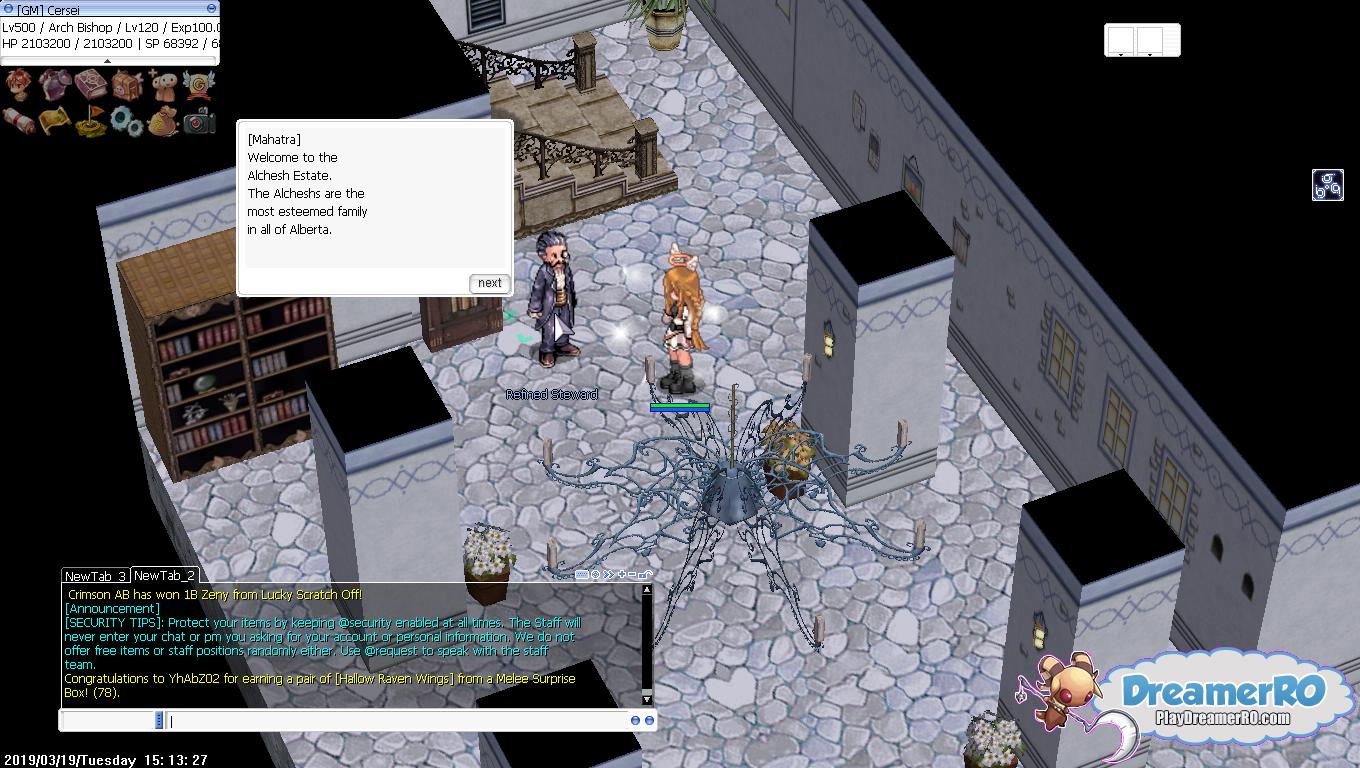This screenshot has width=1360, height=768.
Task: Collapse the basic info bar arrow
Action: coord(108,61)
